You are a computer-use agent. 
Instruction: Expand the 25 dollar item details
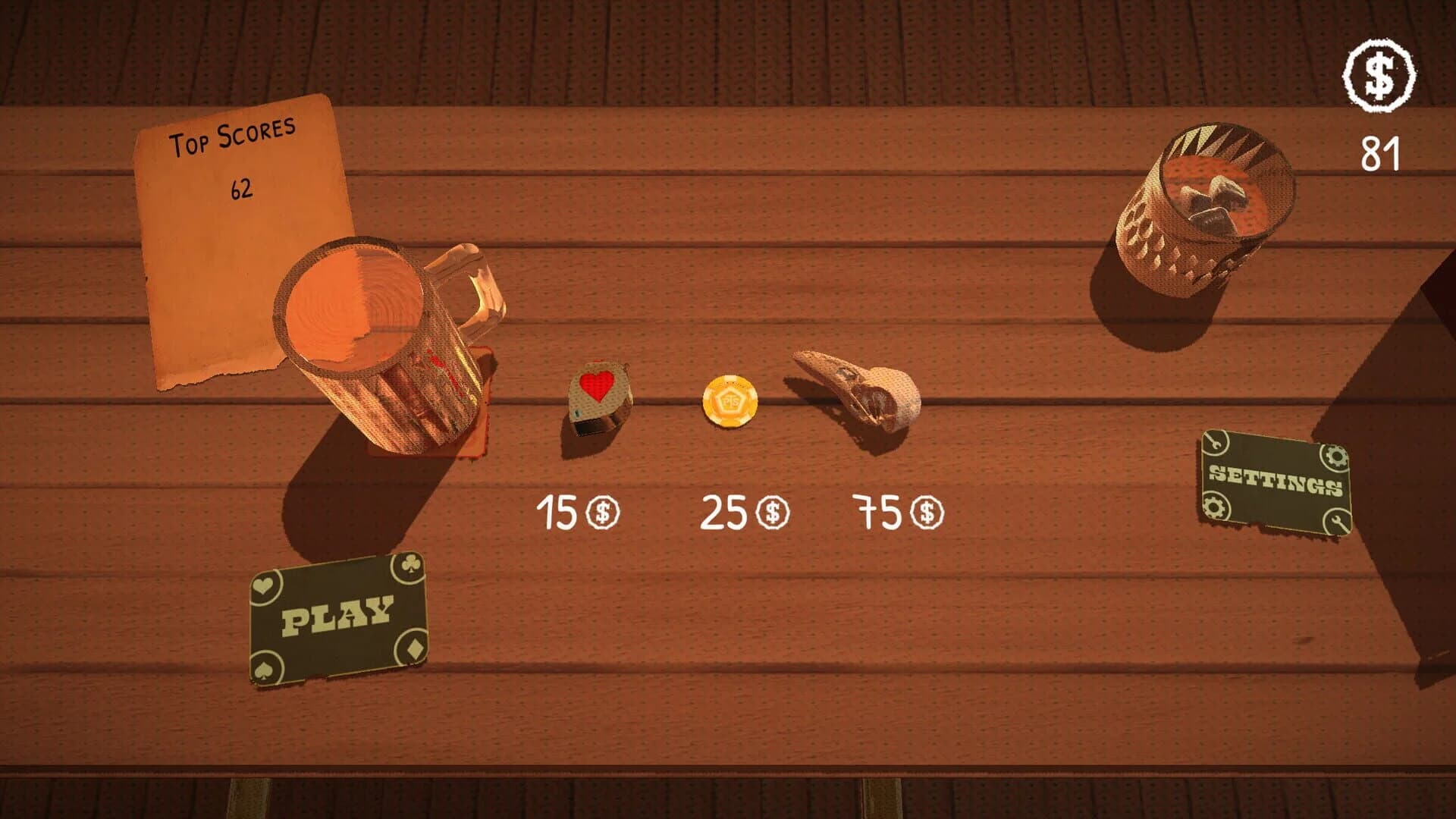tap(743, 512)
